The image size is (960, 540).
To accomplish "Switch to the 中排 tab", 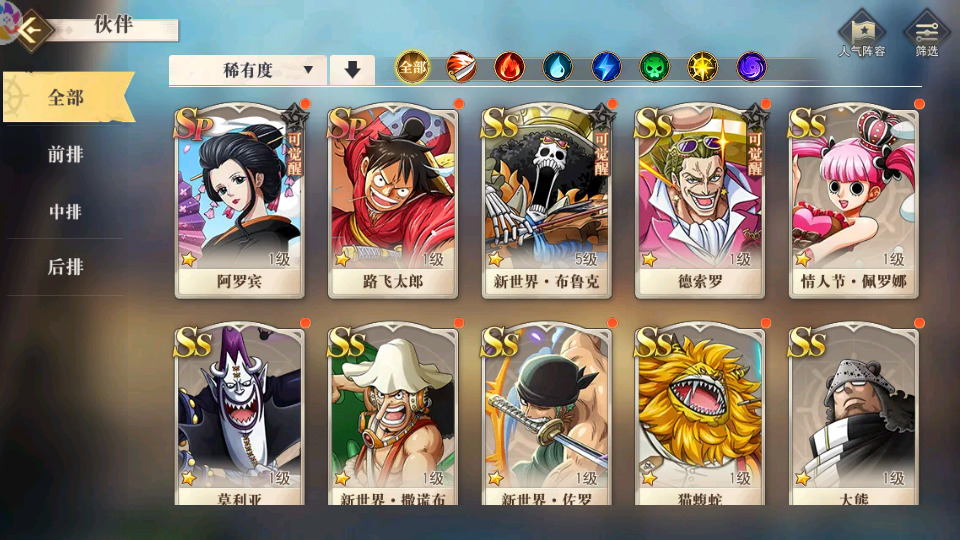I will tap(66, 211).
